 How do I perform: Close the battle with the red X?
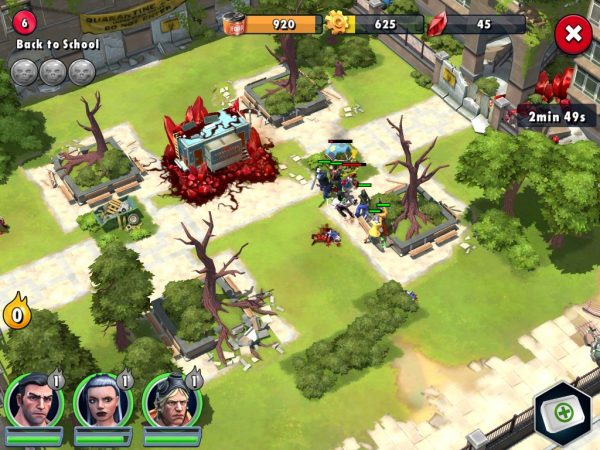(x=573, y=34)
